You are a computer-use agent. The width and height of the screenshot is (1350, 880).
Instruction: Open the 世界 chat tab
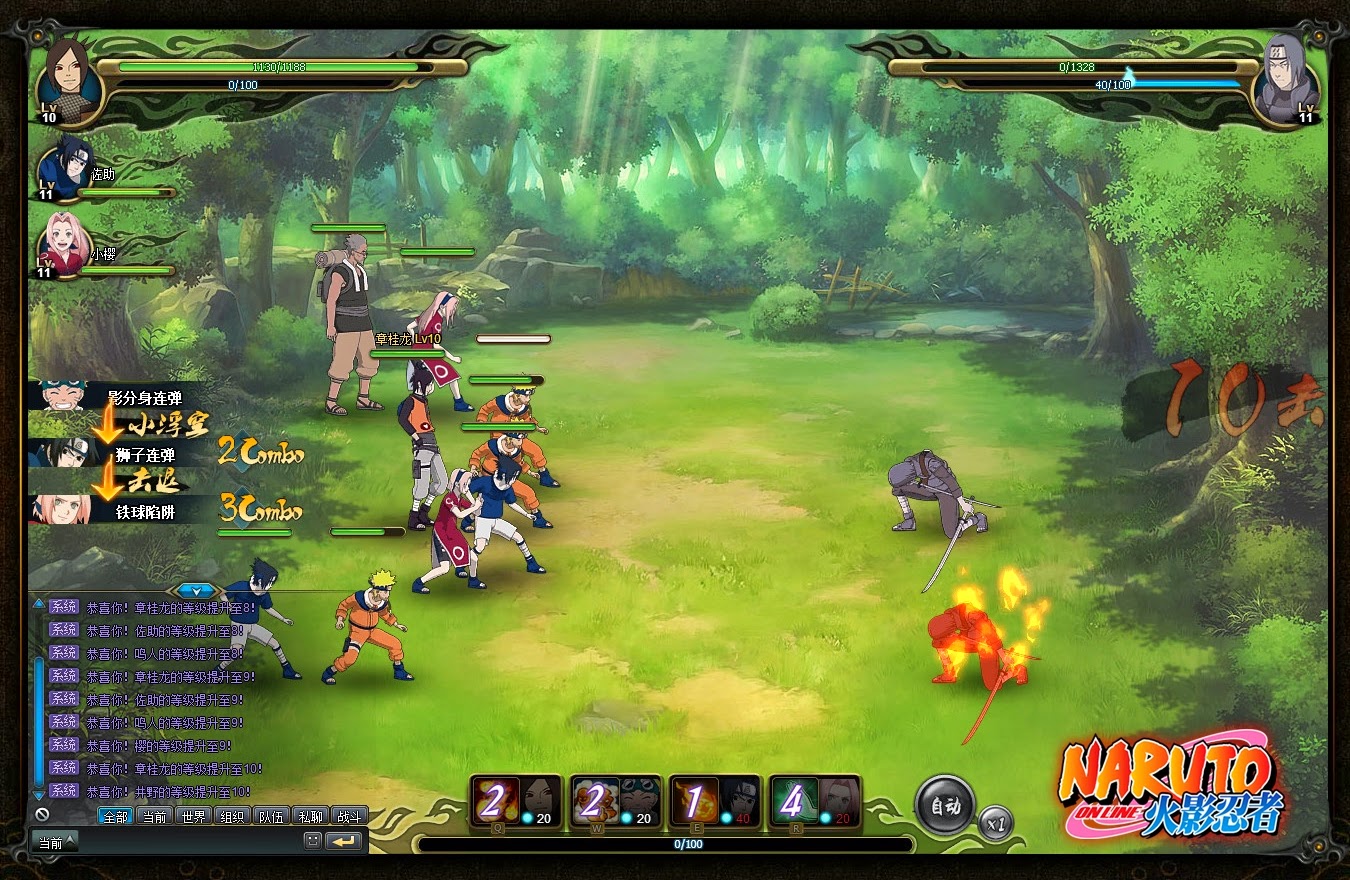(x=193, y=817)
